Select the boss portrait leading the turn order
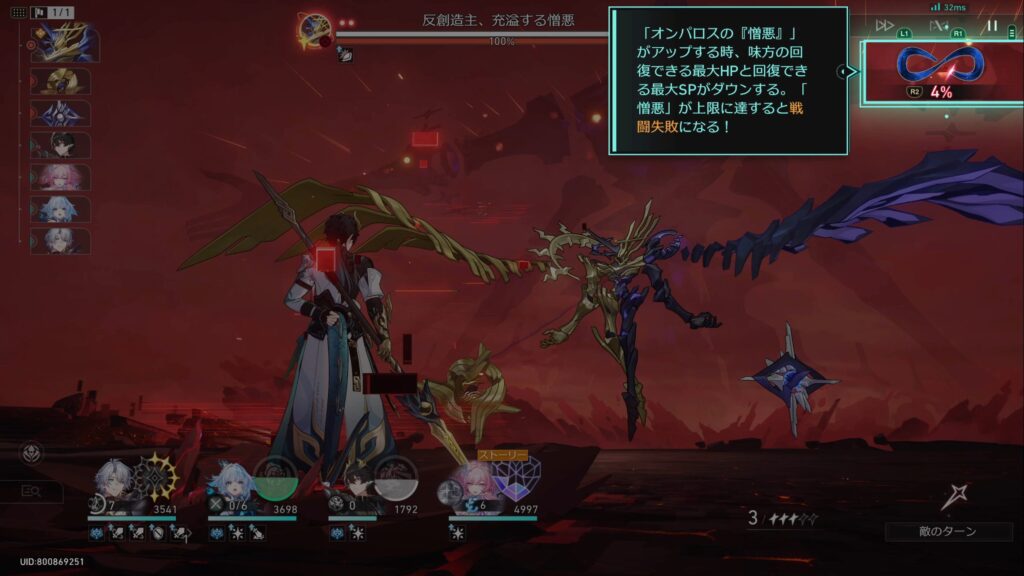 coord(62,46)
